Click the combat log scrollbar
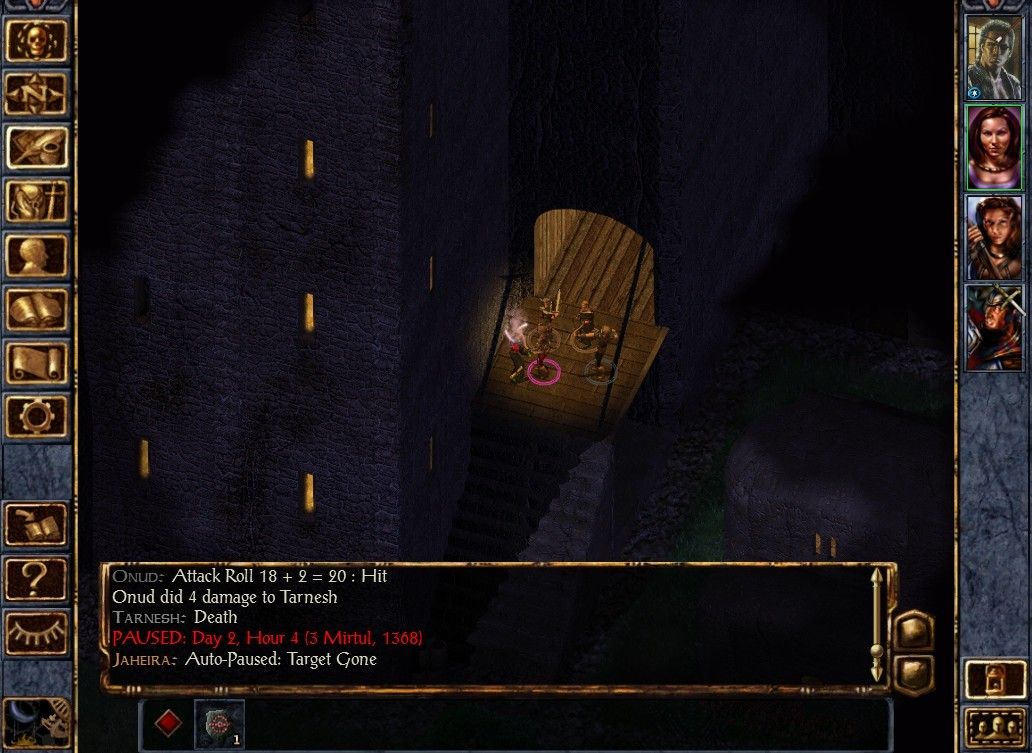This screenshot has height=753, width=1032. coord(877,625)
